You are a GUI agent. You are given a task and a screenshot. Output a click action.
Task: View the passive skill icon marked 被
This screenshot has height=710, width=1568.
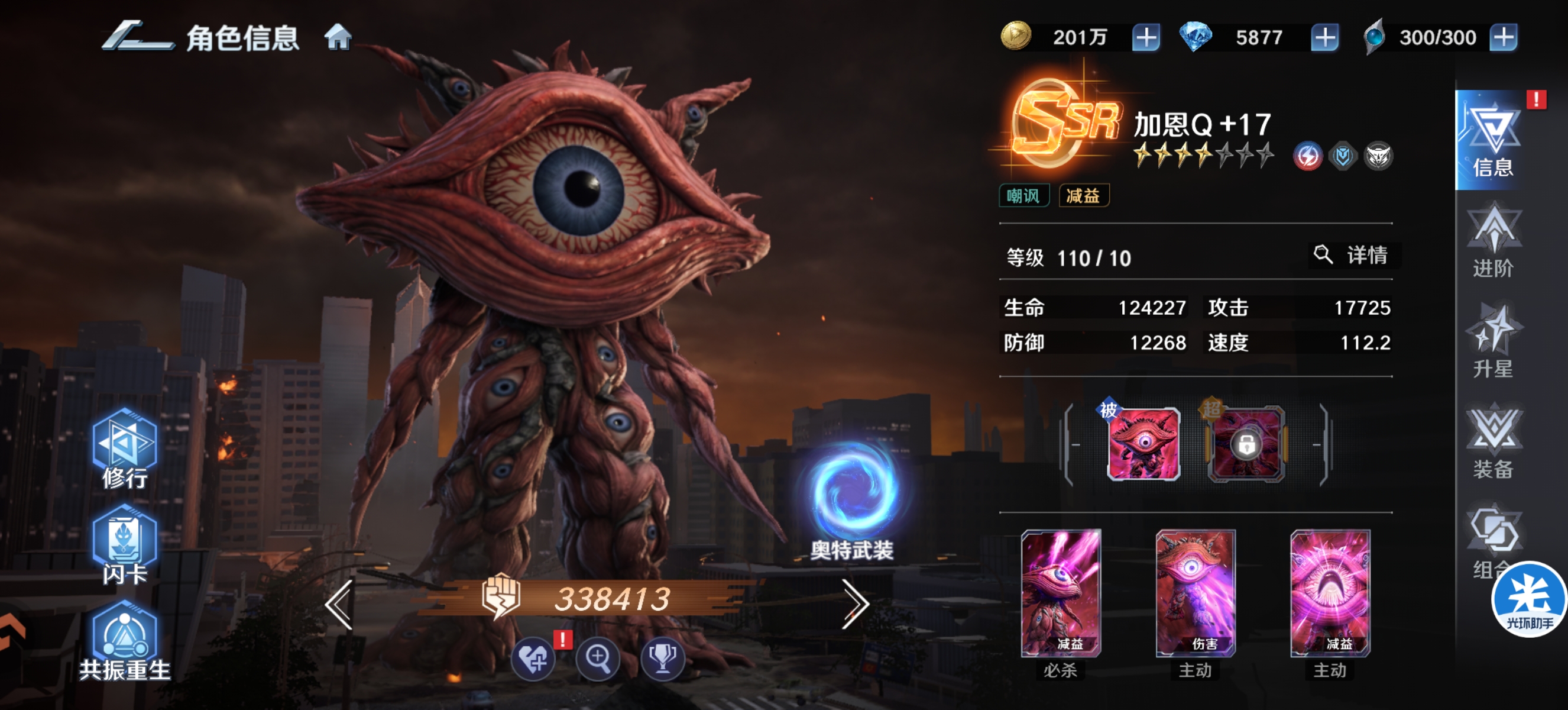point(1143,444)
